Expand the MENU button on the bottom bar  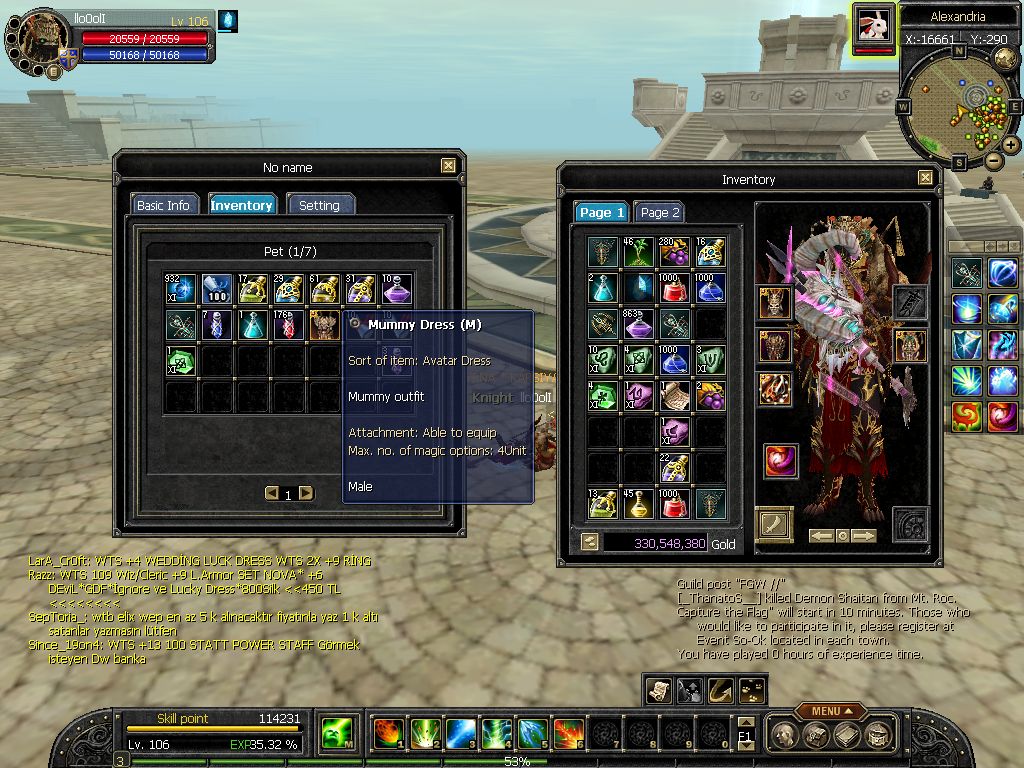tap(830, 711)
